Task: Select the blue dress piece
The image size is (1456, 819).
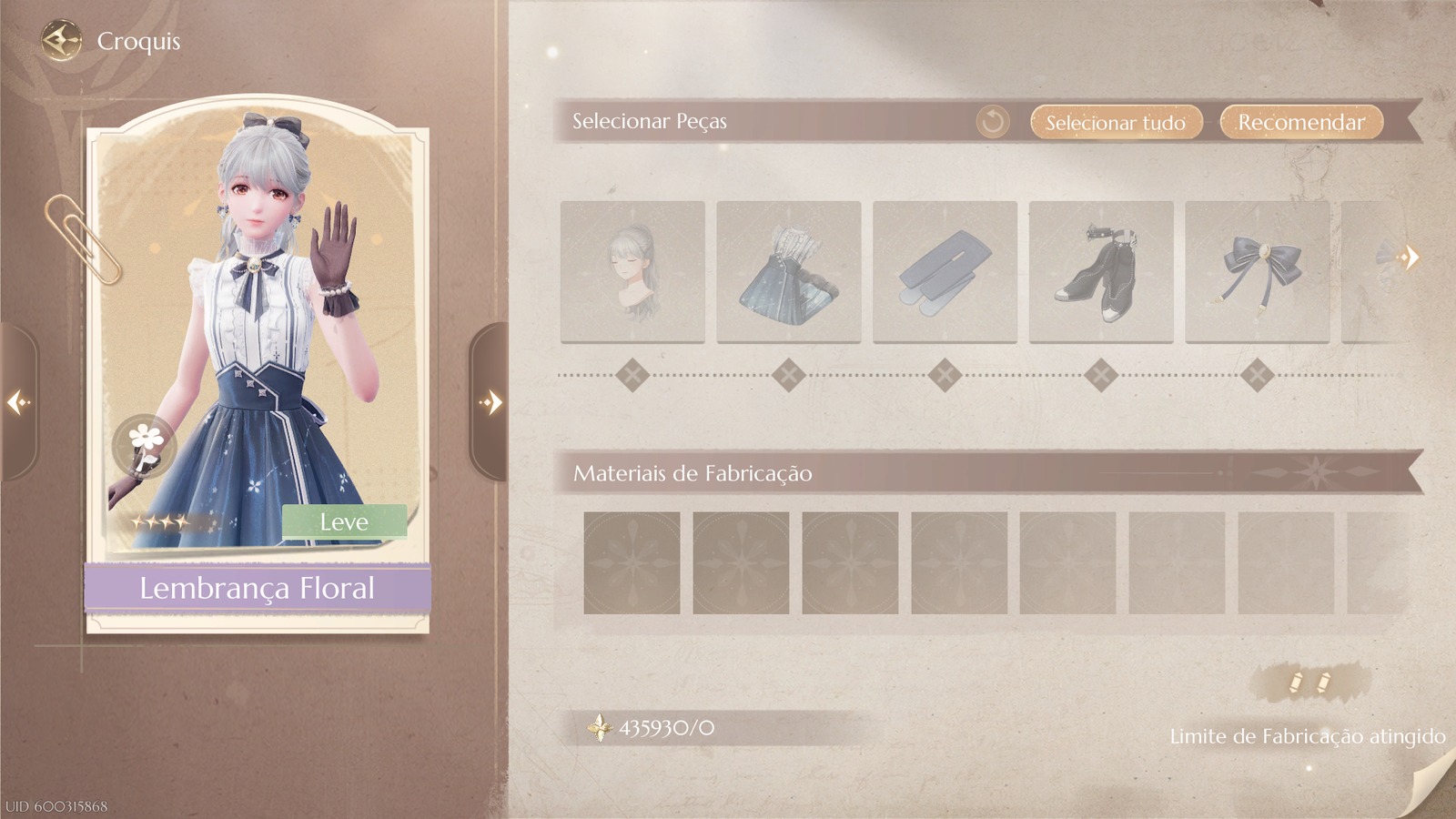Action: [x=788, y=270]
